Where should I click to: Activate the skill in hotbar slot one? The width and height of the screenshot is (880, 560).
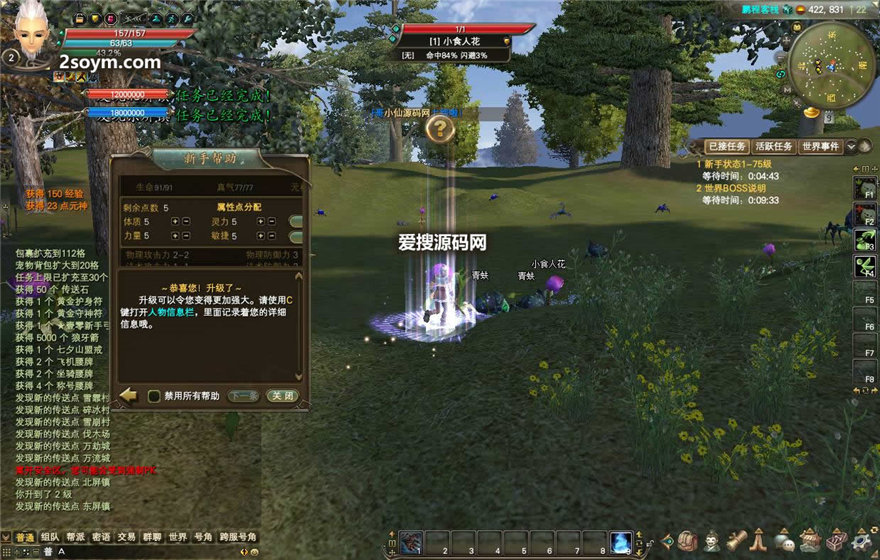(x=412, y=542)
